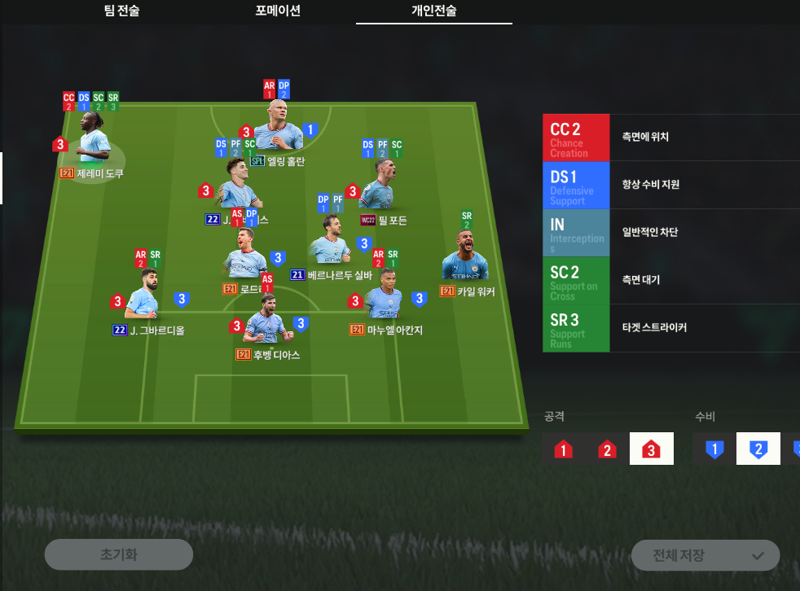
Task: Select the 개인전술 tab
Action: coord(434,11)
